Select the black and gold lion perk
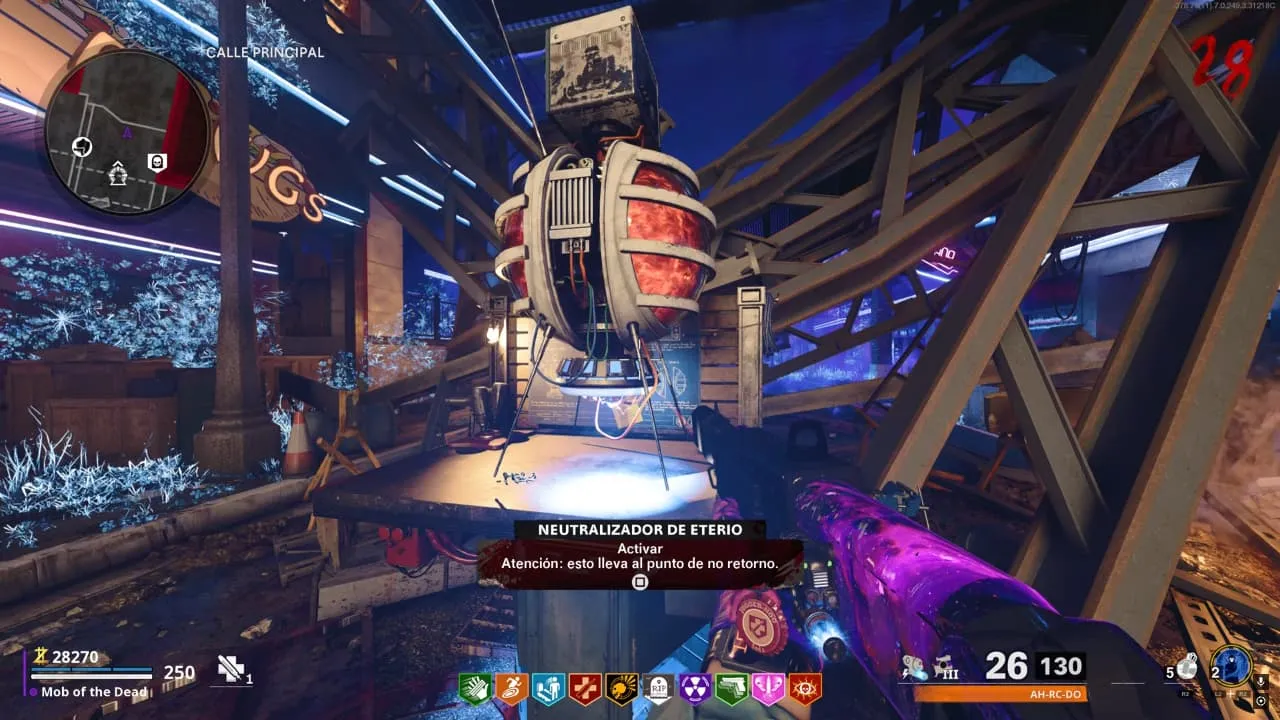 coord(621,688)
